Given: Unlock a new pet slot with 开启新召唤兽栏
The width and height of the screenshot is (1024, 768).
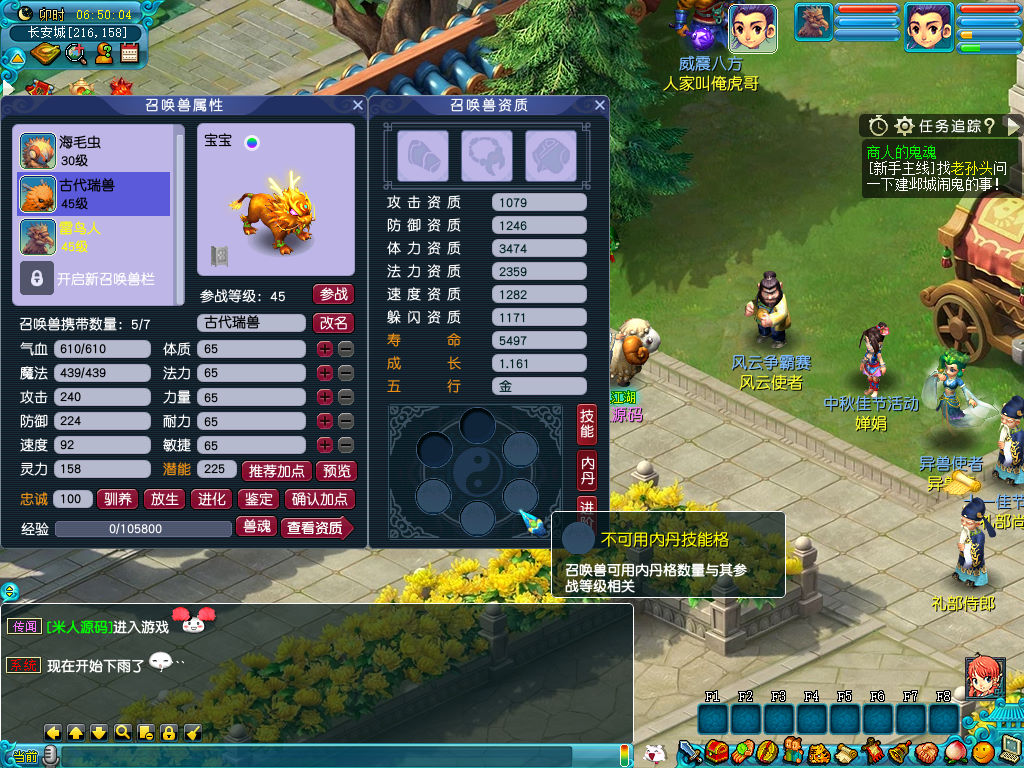Looking at the screenshot, I should 93,279.
